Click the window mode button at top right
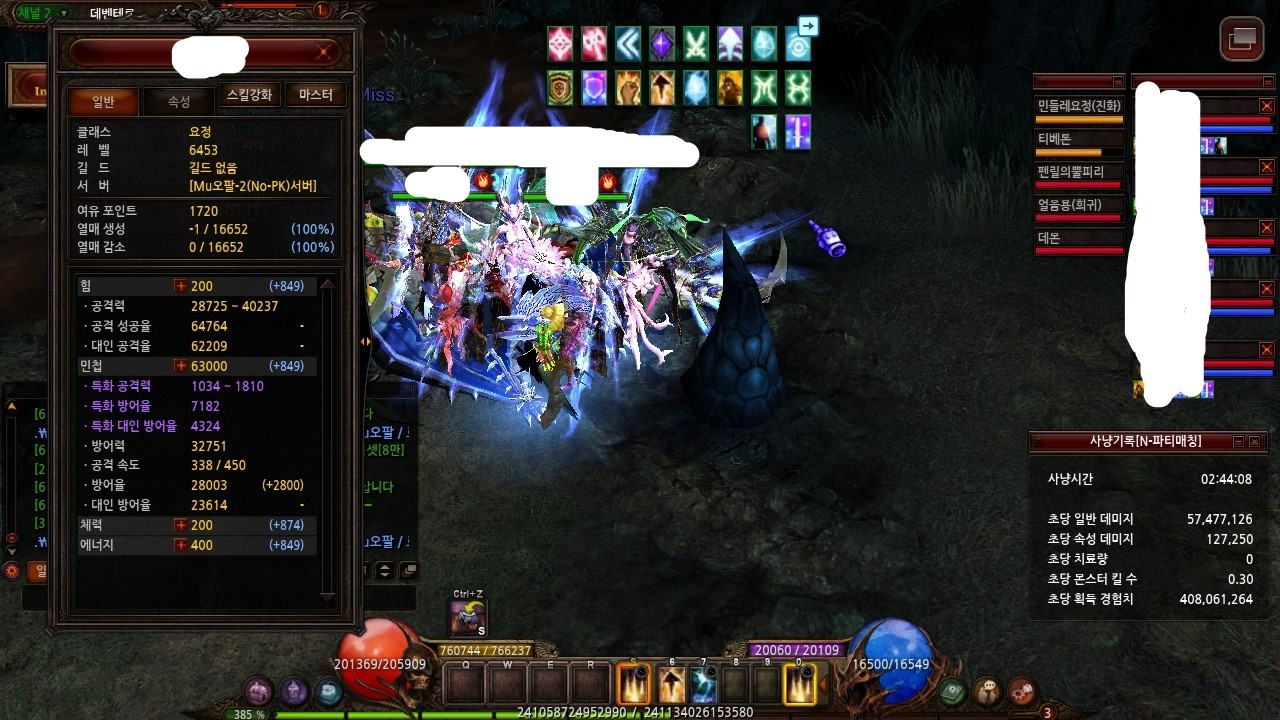Viewport: 1280px width, 720px height. [x=1242, y=39]
